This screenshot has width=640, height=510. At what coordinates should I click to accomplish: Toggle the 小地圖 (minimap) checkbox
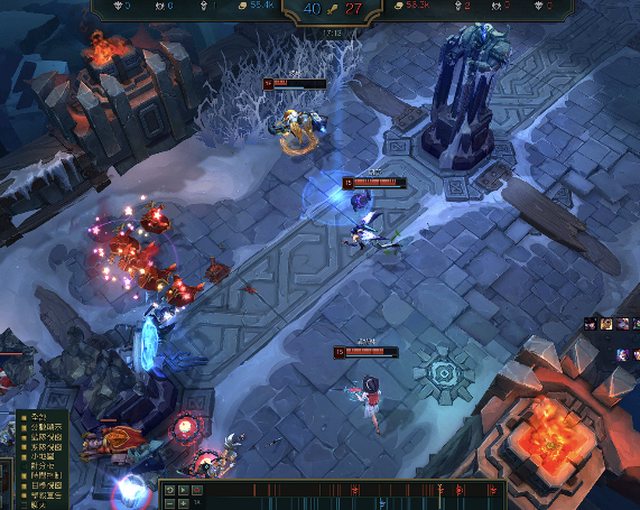coord(24,457)
